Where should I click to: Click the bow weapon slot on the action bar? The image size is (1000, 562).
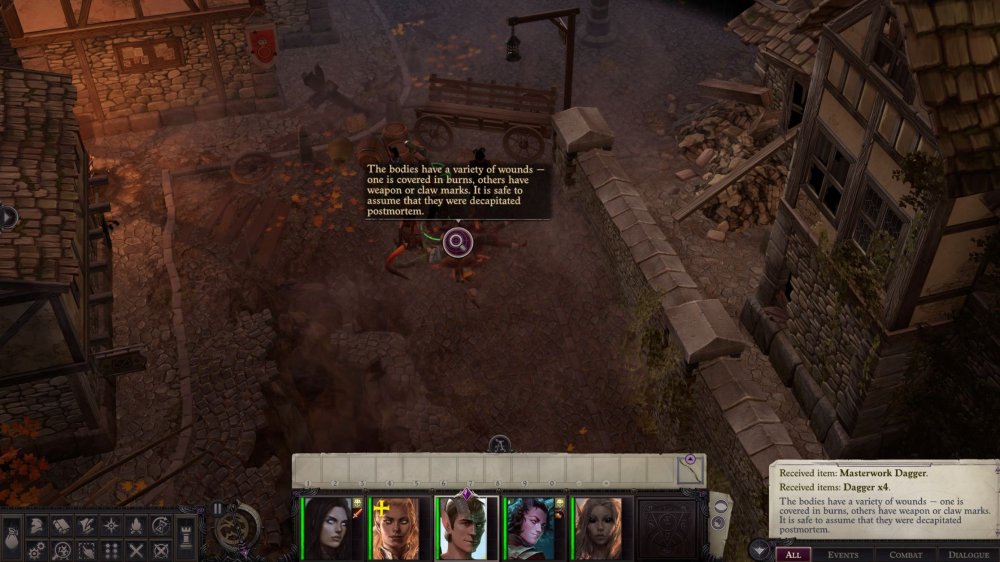[x=689, y=468]
